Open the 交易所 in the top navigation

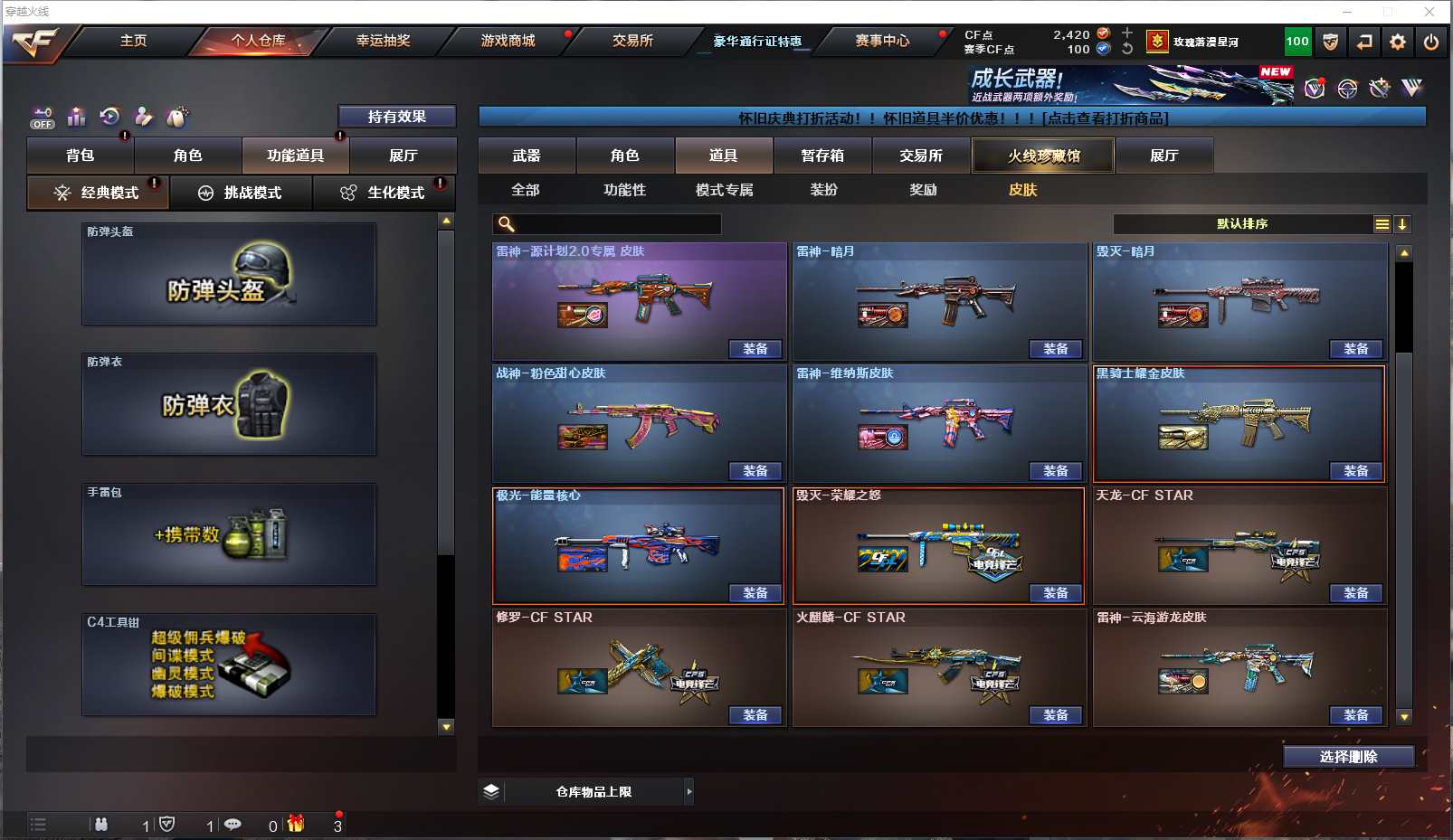pos(632,41)
